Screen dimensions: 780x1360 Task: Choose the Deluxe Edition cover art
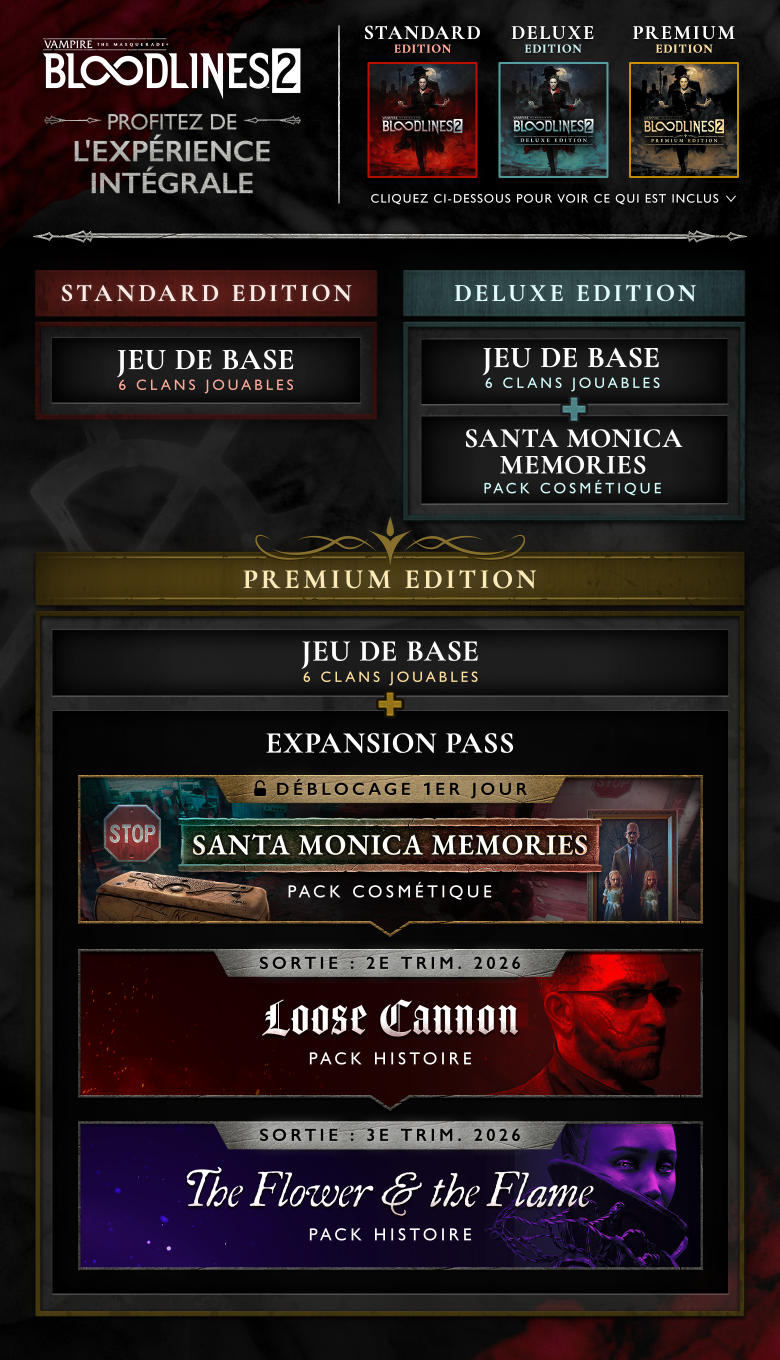click(x=553, y=120)
